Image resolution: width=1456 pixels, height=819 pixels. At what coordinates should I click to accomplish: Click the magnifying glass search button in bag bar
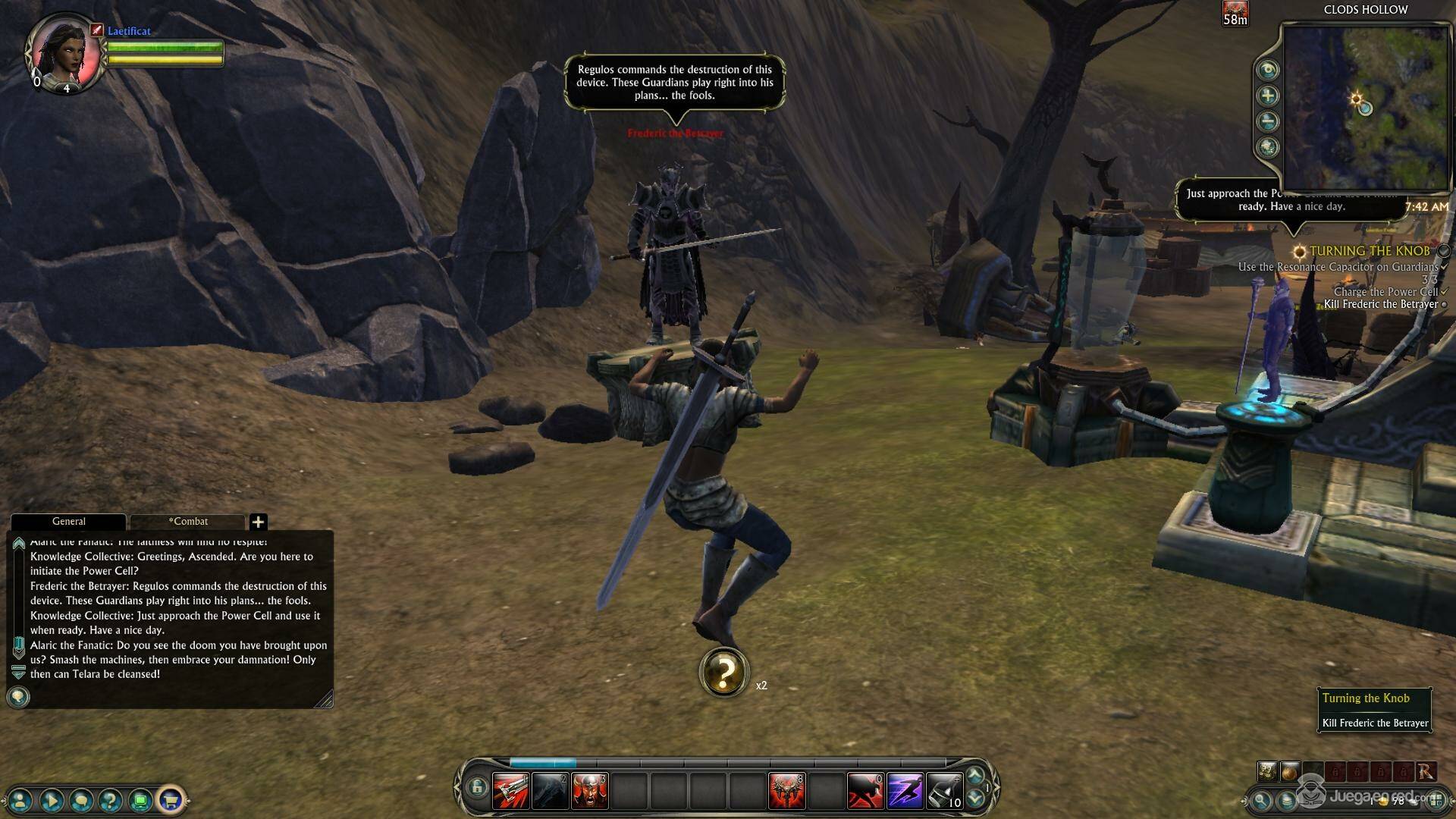1260,799
